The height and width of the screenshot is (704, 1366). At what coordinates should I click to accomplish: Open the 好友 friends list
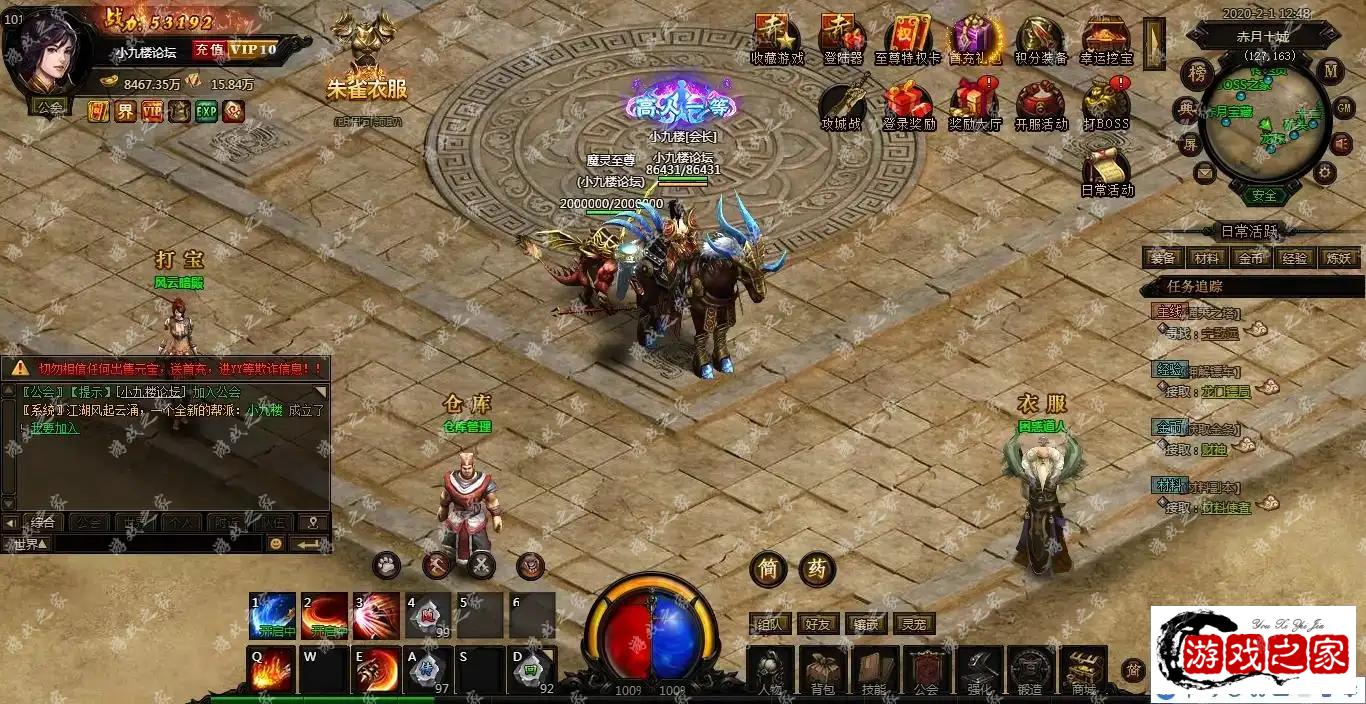(x=819, y=624)
